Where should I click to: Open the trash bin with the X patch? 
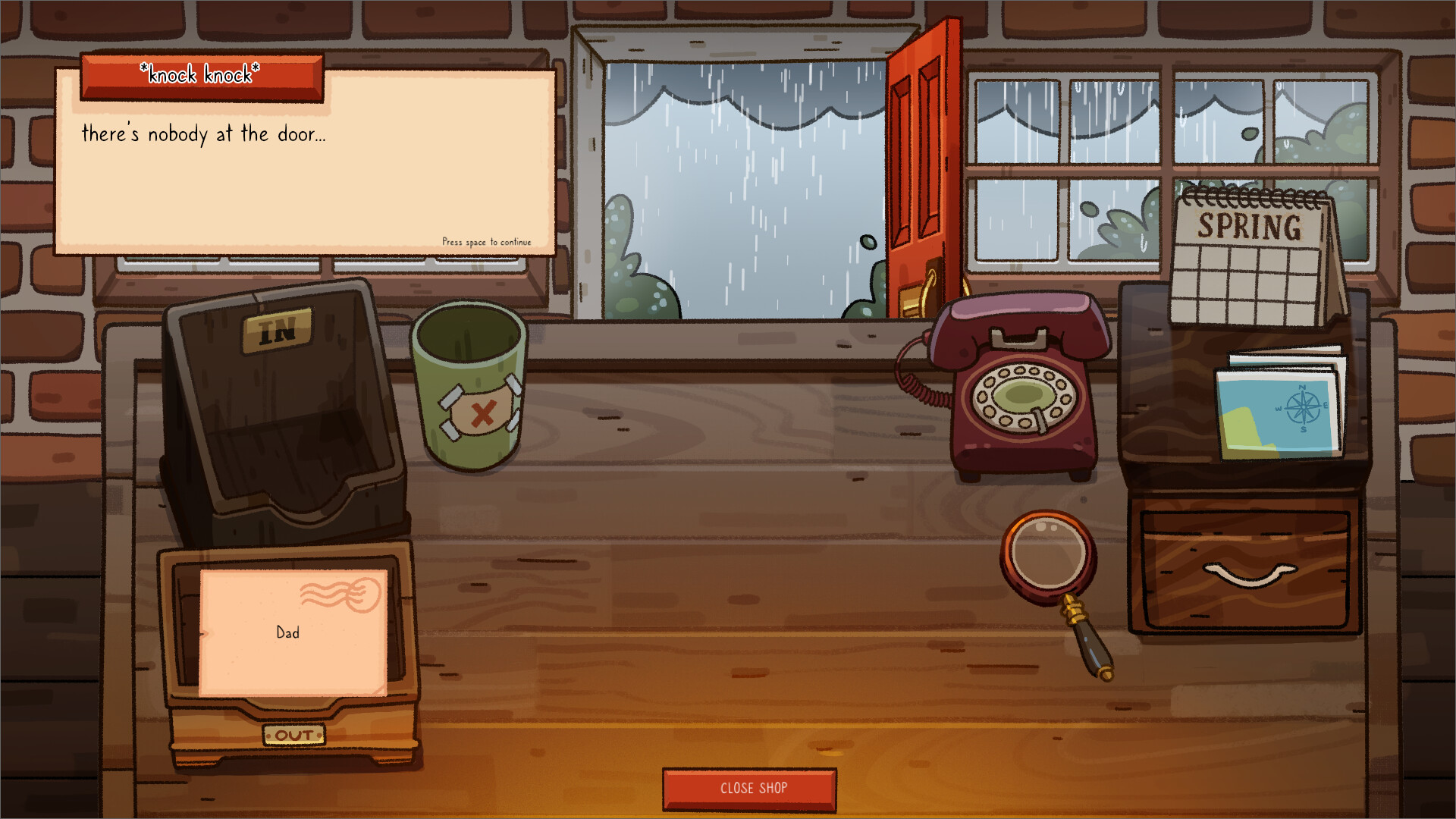click(x=469, y=387)
